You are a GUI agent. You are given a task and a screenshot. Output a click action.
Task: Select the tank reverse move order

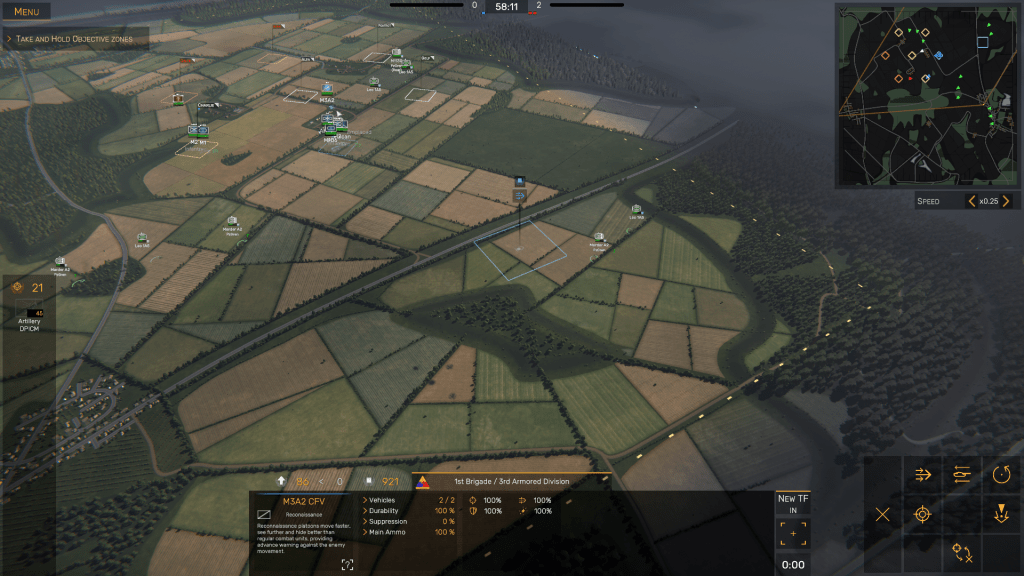pos(962,474)
